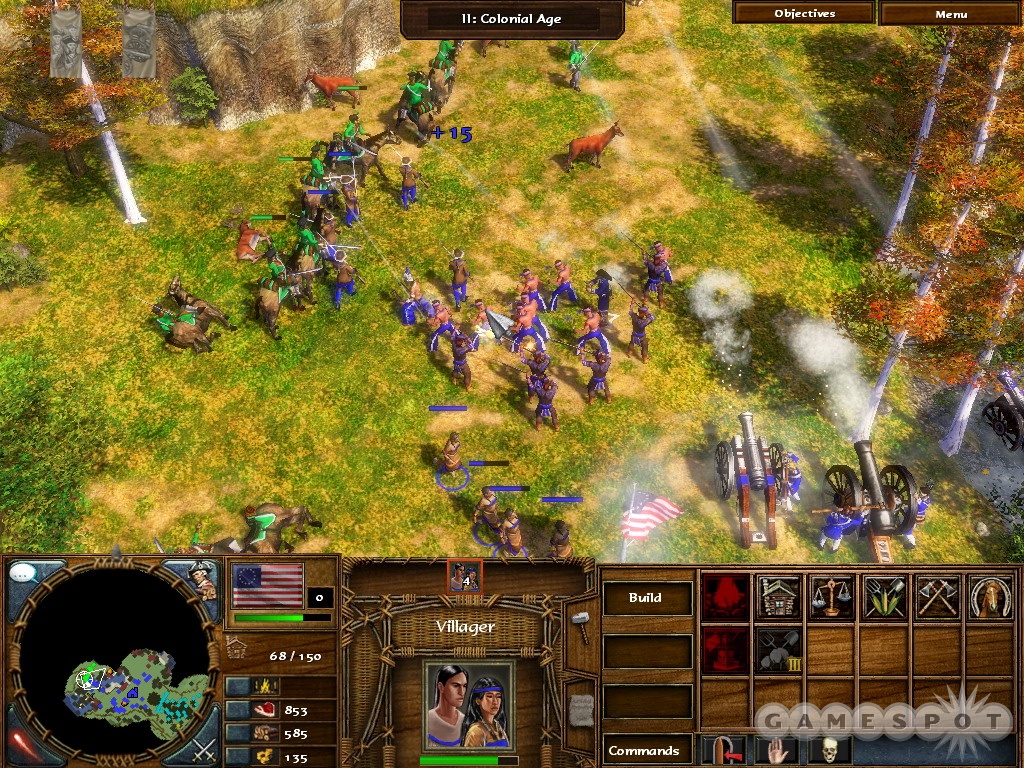The image size is (1024, 768).
Task: Open the Build category
Action: click(646, 598)
